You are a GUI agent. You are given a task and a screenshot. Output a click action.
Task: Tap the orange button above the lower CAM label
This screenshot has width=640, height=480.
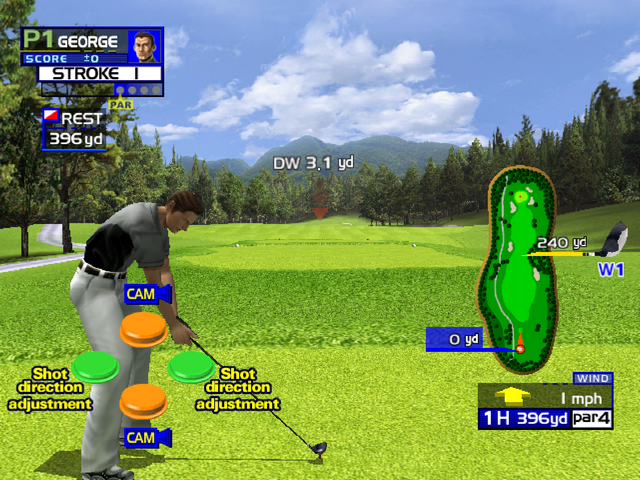[x=143, y=400]
